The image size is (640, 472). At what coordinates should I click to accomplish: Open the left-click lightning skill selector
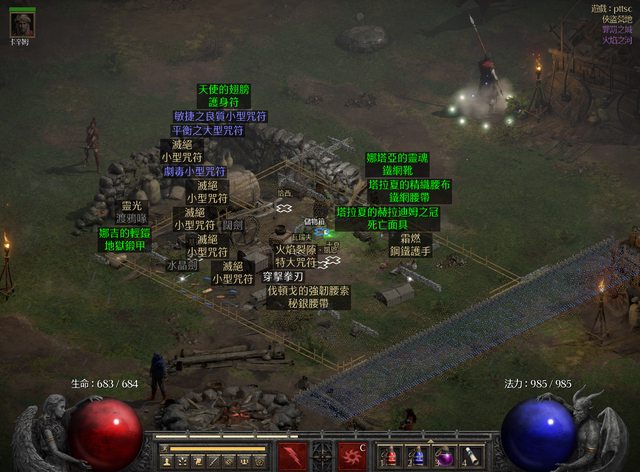293,456
